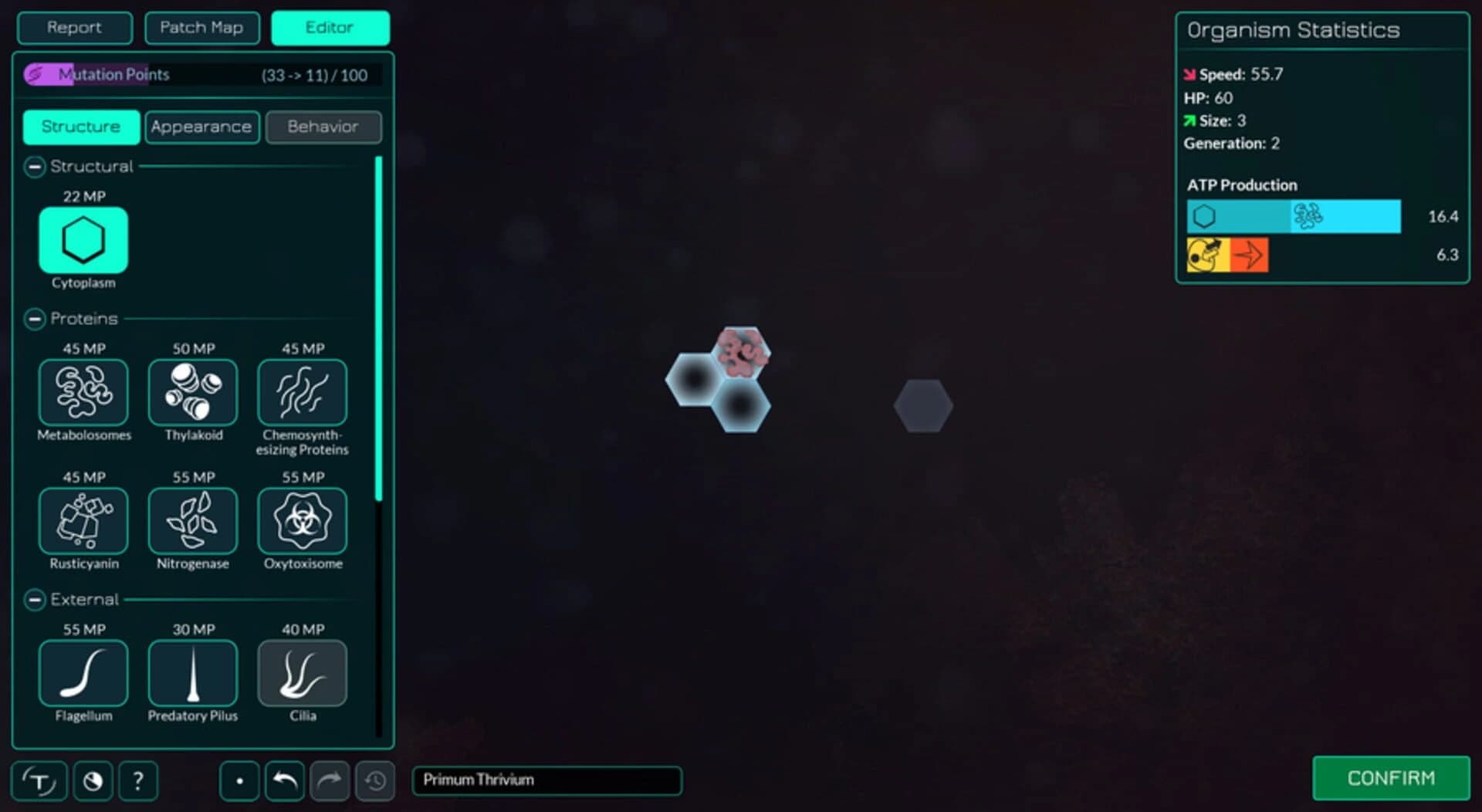Select the Oxytoxisome protein part

pos(302,521)
